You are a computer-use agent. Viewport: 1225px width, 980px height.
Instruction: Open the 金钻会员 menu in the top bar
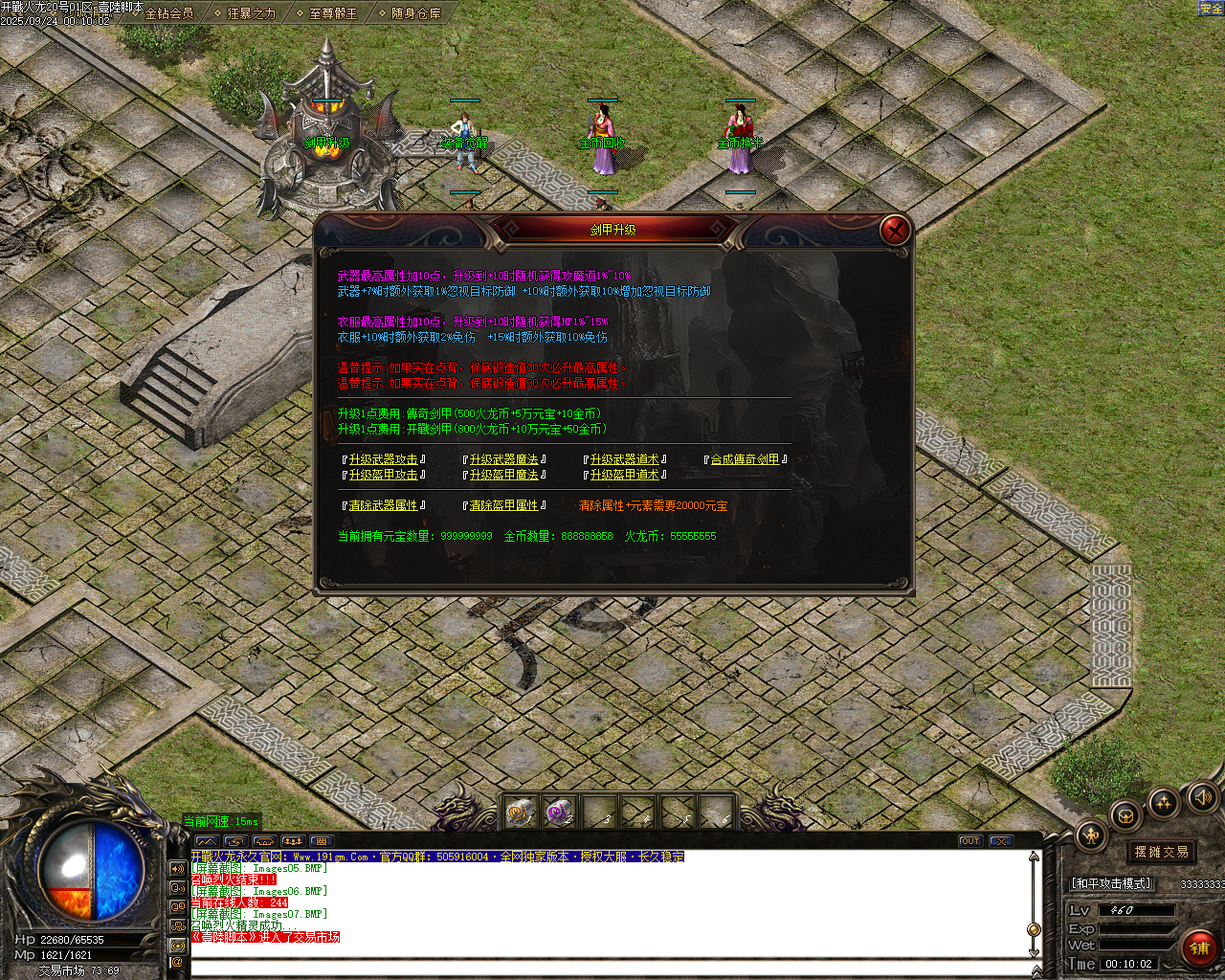[167, 14]
